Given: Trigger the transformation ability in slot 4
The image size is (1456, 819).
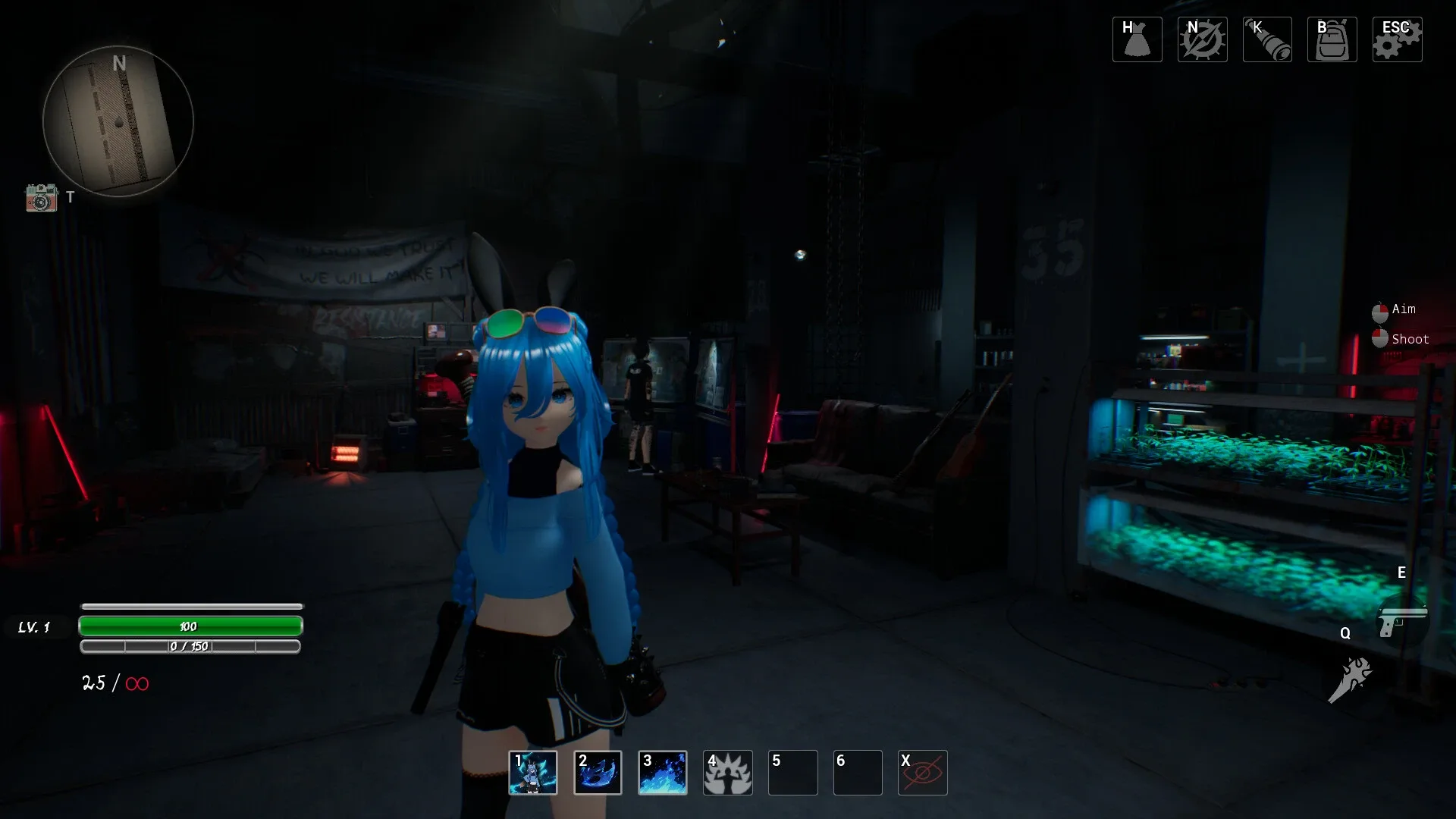Looking at the screenshot, I should click(x=728, y=773).
